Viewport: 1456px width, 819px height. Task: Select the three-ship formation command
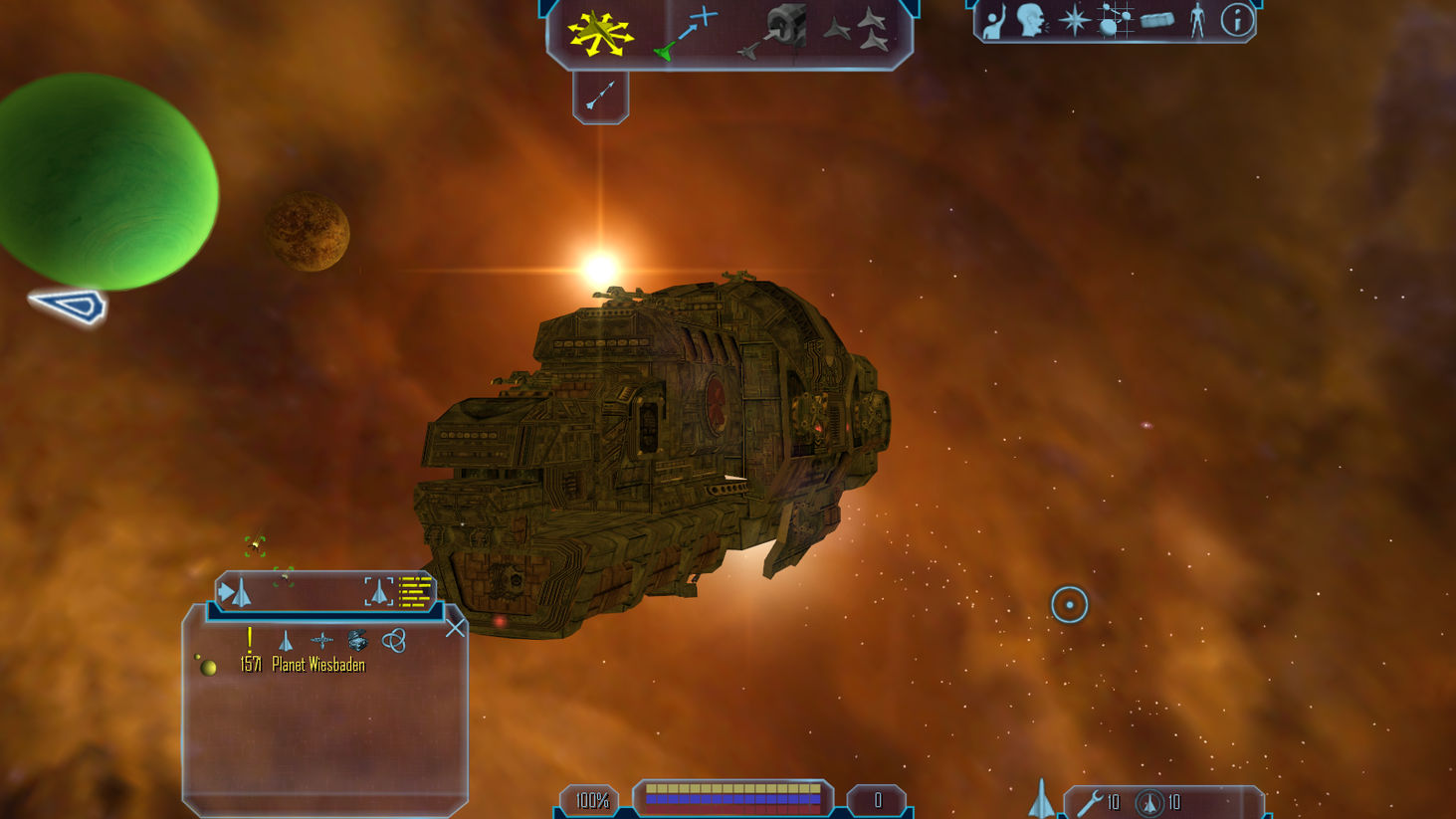pyautogui.click(x=857, y=30)
